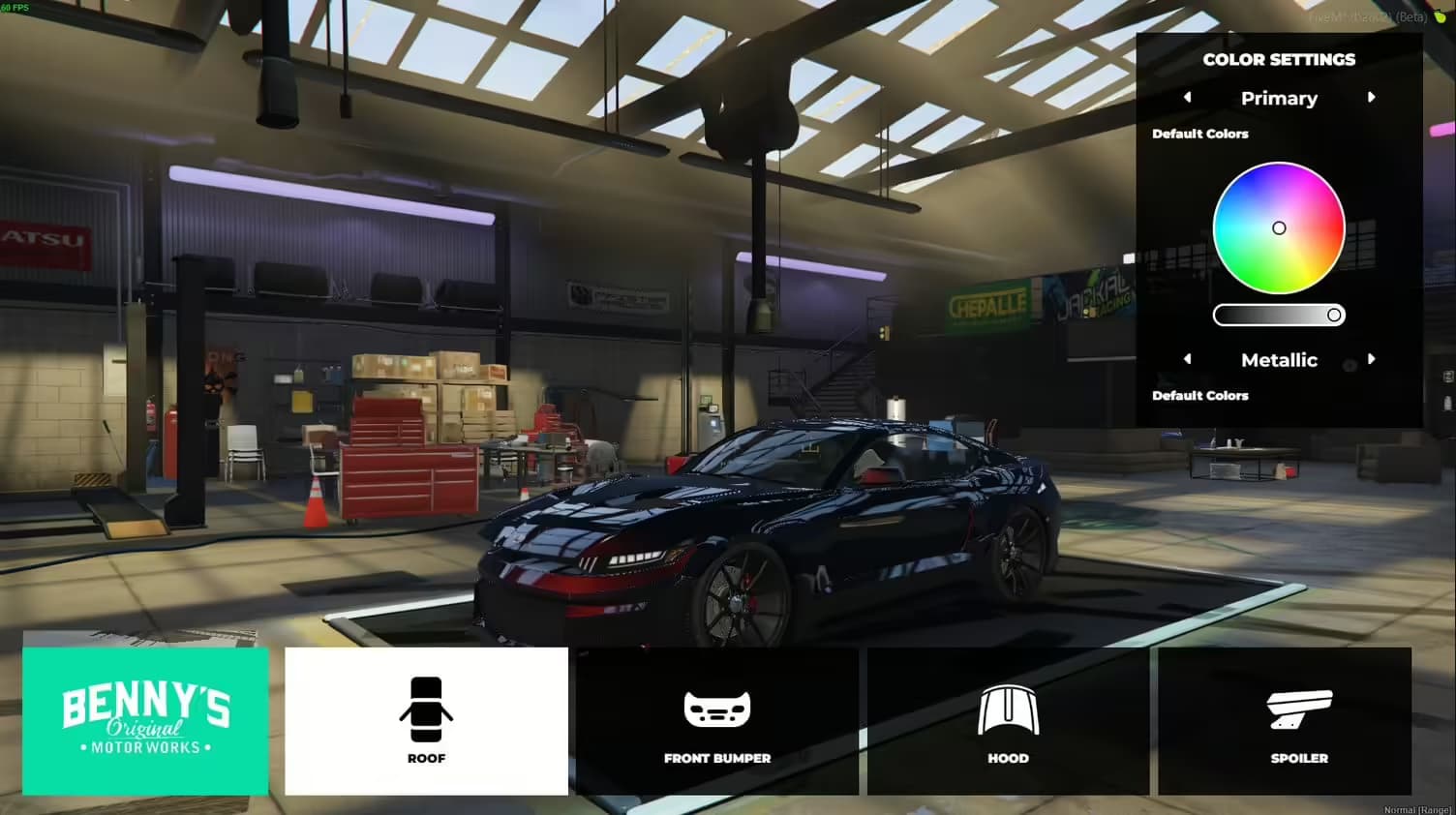The width and height of the screenshot is (1456, 815).
Task: Click the left arrow beside Metallic
Action: click(1188, 359)
